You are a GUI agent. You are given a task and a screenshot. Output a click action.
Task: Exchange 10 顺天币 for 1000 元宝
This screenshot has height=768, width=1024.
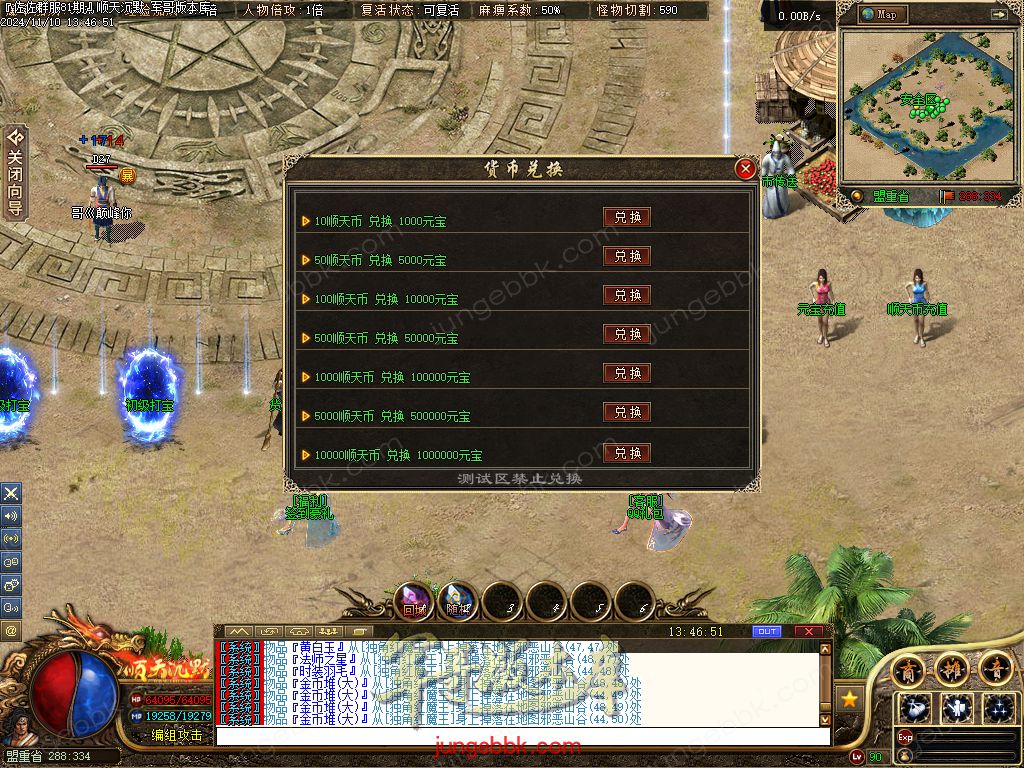coord(627,217)
